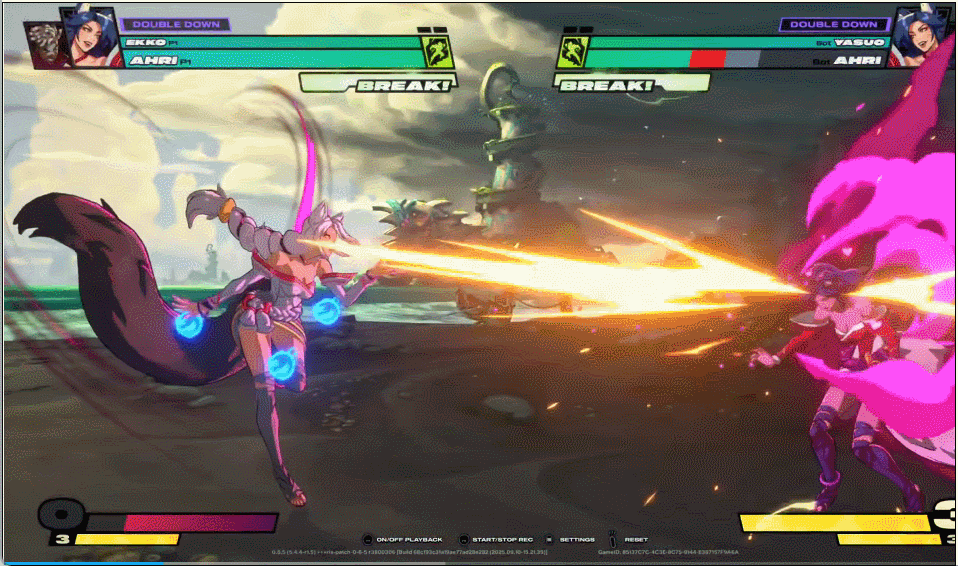This screenshot has width=958, height=566.
Task: Select the opponent's Double Down fuse badge
Action: coord(834,24)
